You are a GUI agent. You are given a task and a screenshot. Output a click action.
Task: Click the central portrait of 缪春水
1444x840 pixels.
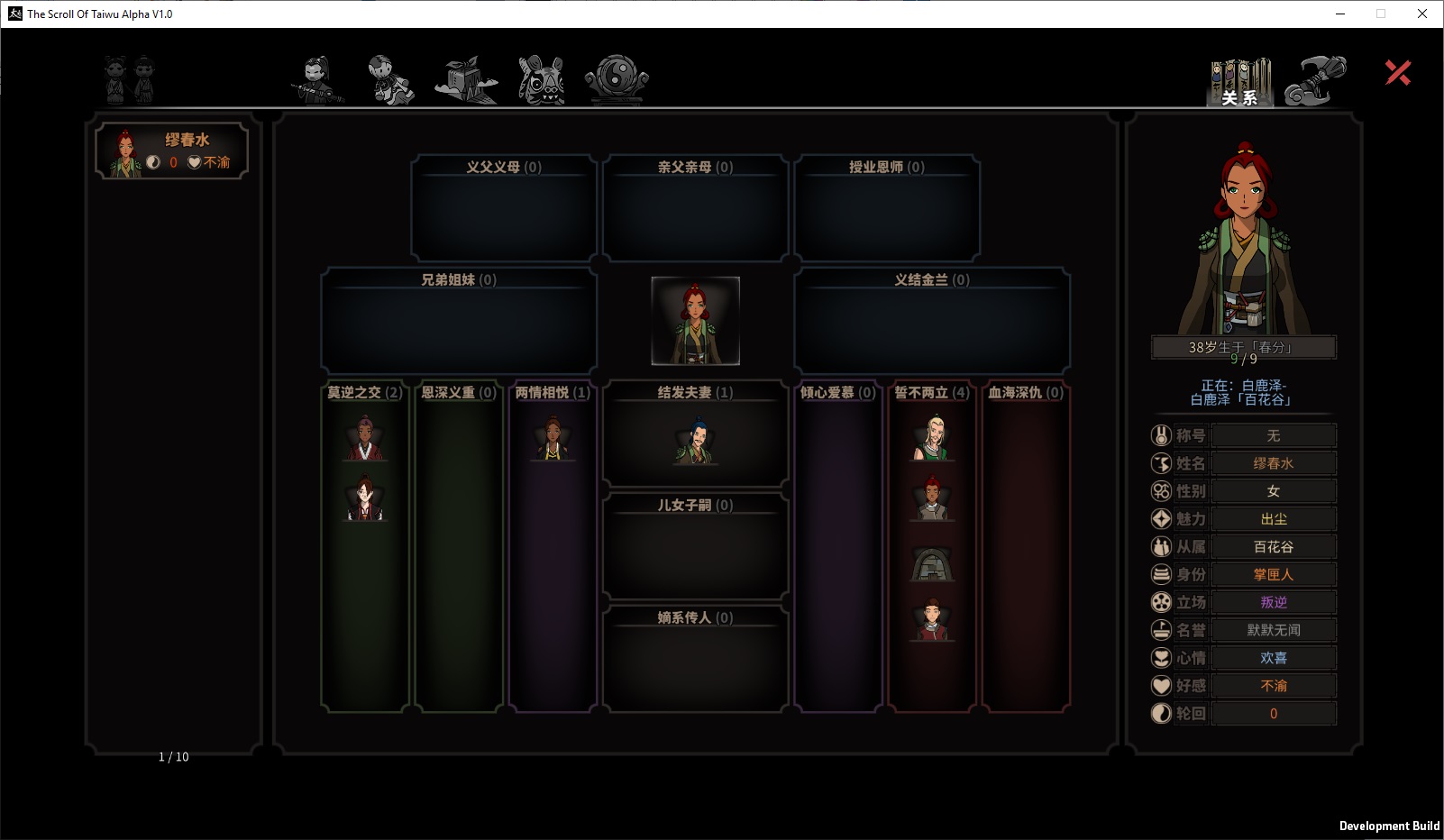[695, 321]
